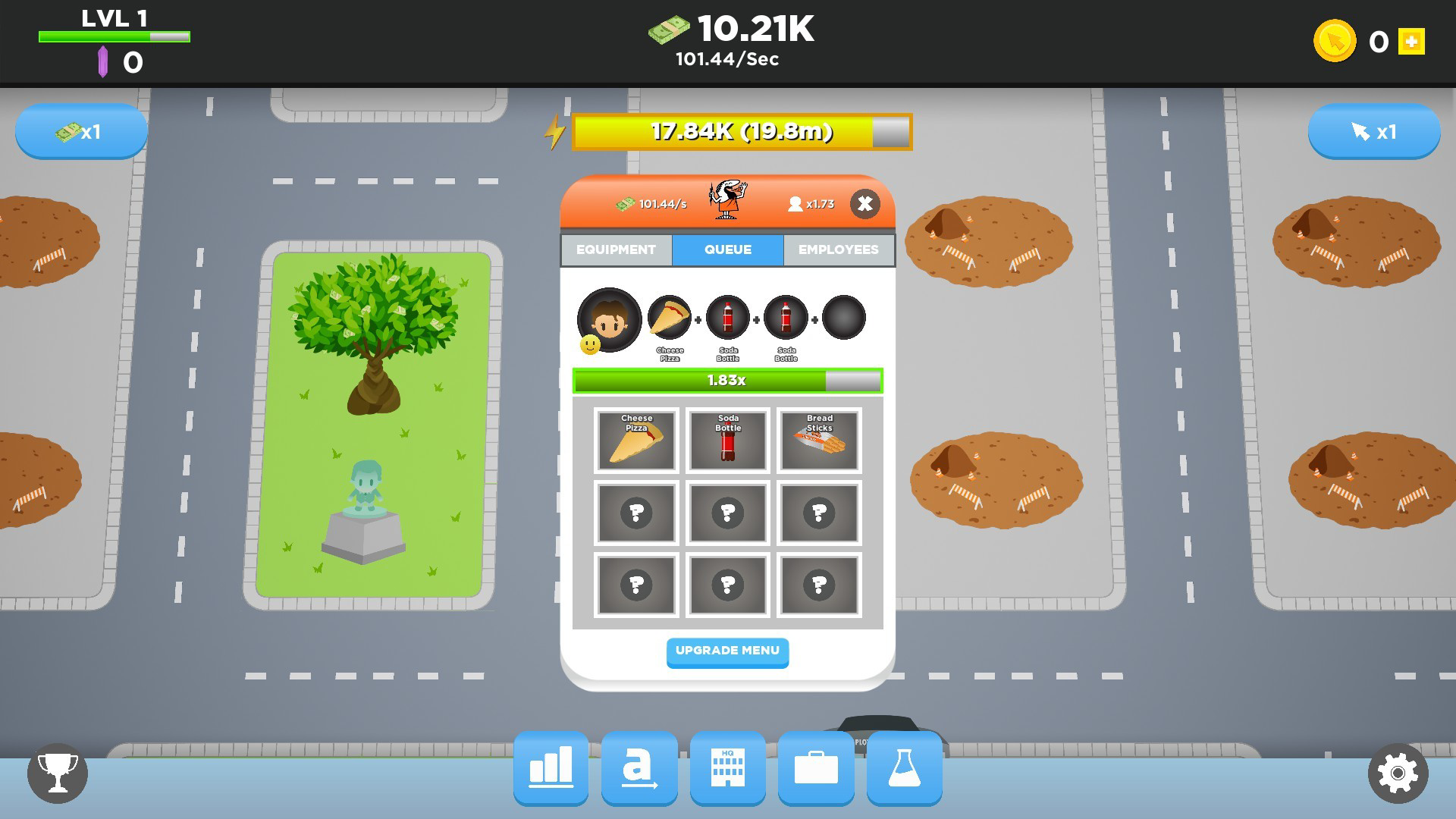Select the Cheese Pizza menu item
1456x819 pixels.
636,441
